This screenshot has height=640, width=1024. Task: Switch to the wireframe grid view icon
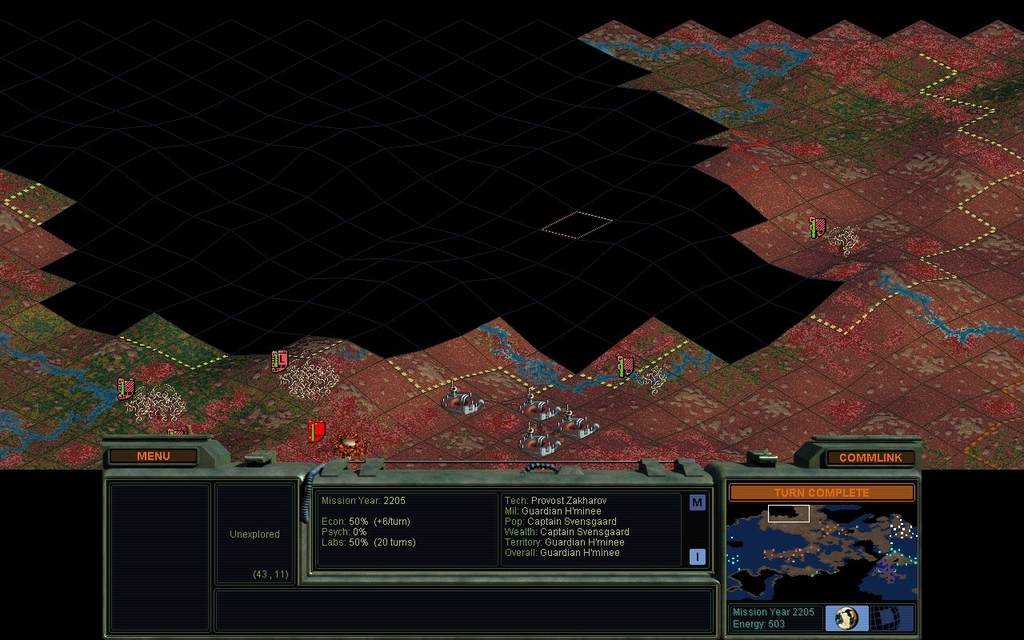886,618
